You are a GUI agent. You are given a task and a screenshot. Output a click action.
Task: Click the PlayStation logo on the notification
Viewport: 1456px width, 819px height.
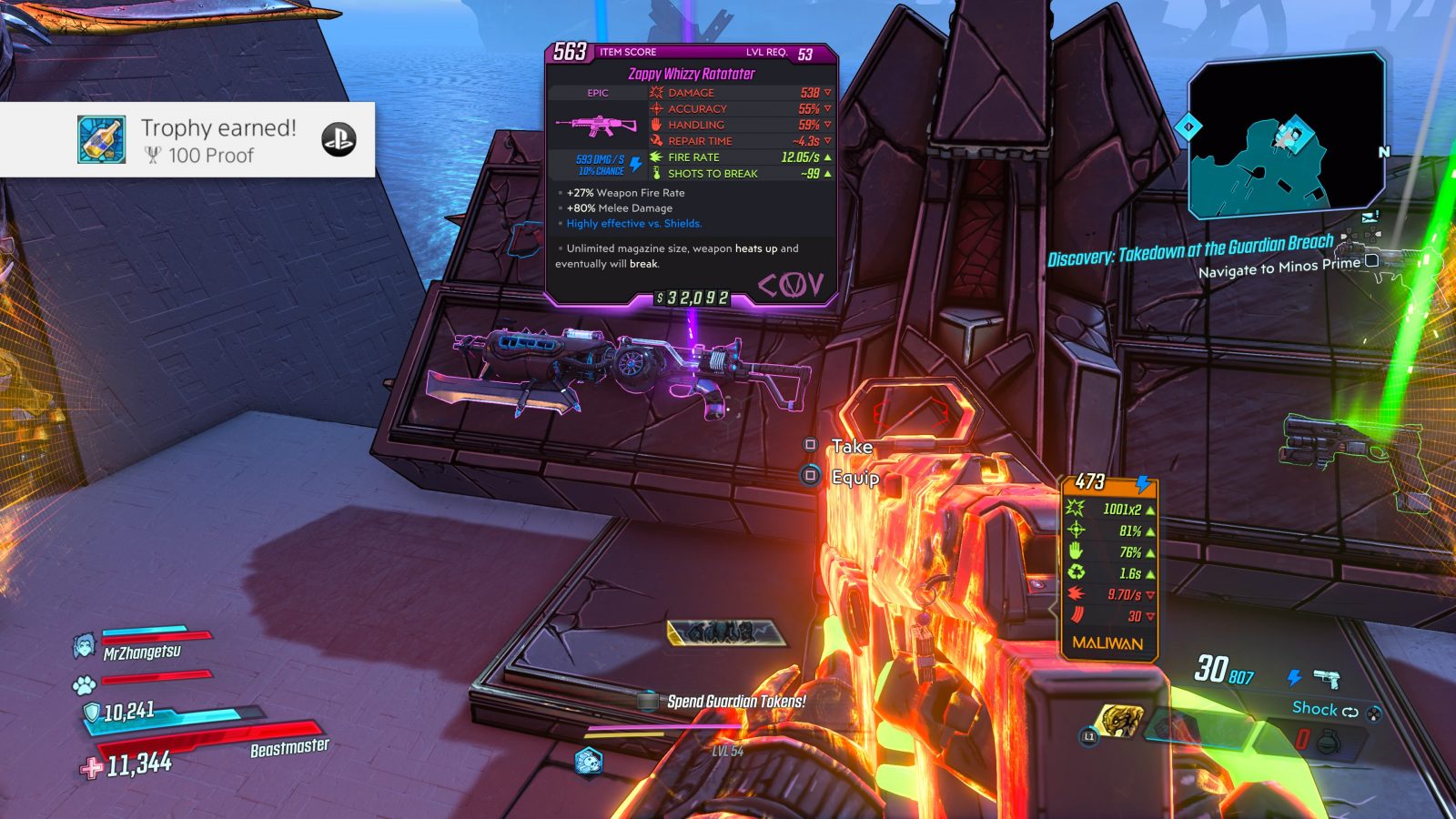(x=339, y=140)
